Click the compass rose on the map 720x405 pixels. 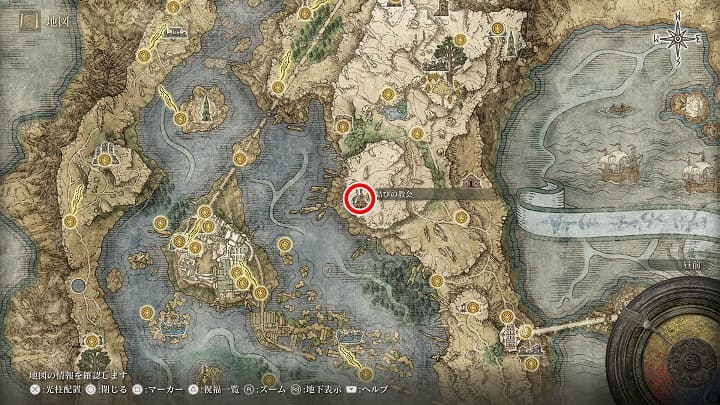(x=679, y=38)
